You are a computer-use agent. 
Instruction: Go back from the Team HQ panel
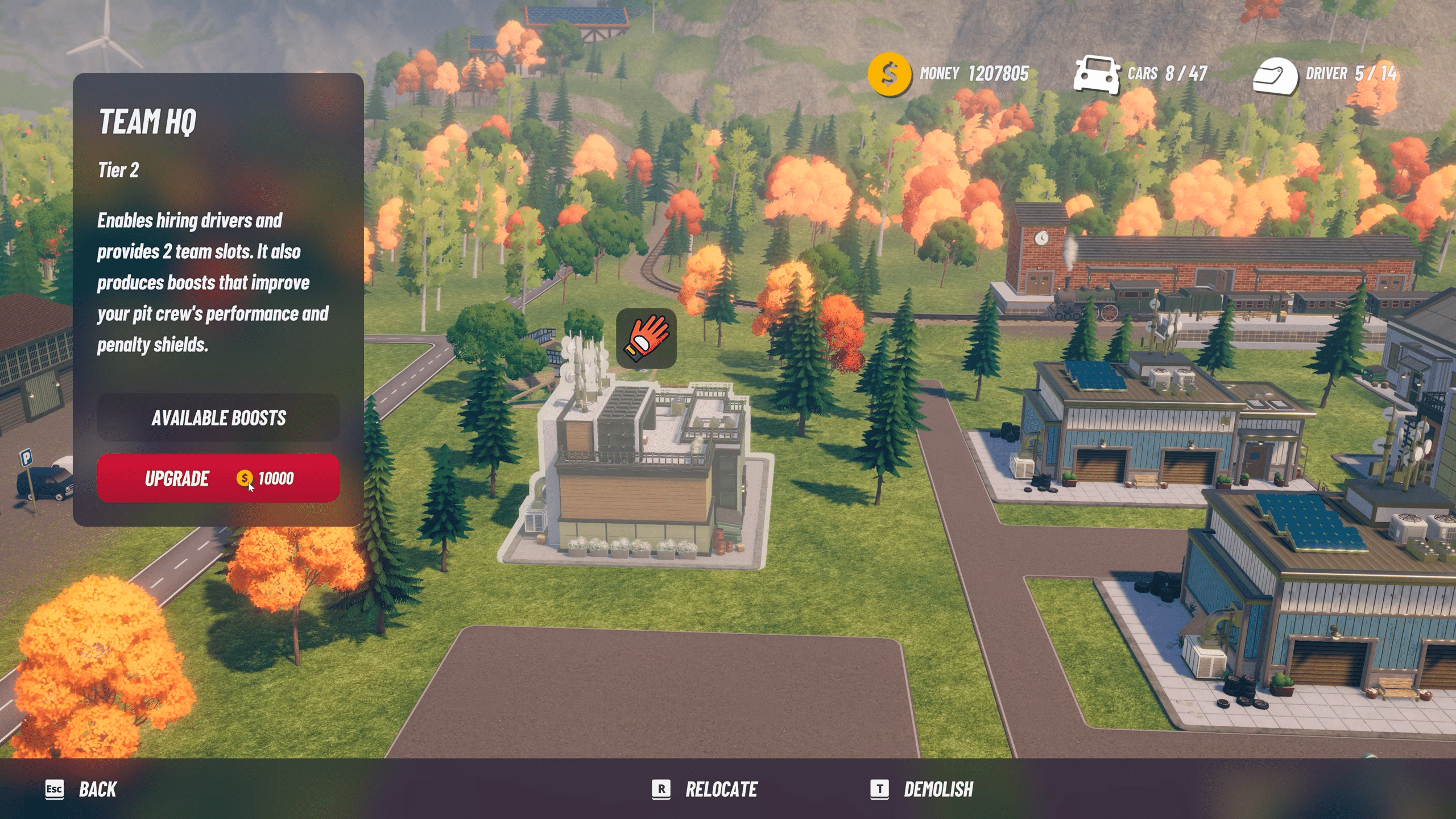point(81,789)
